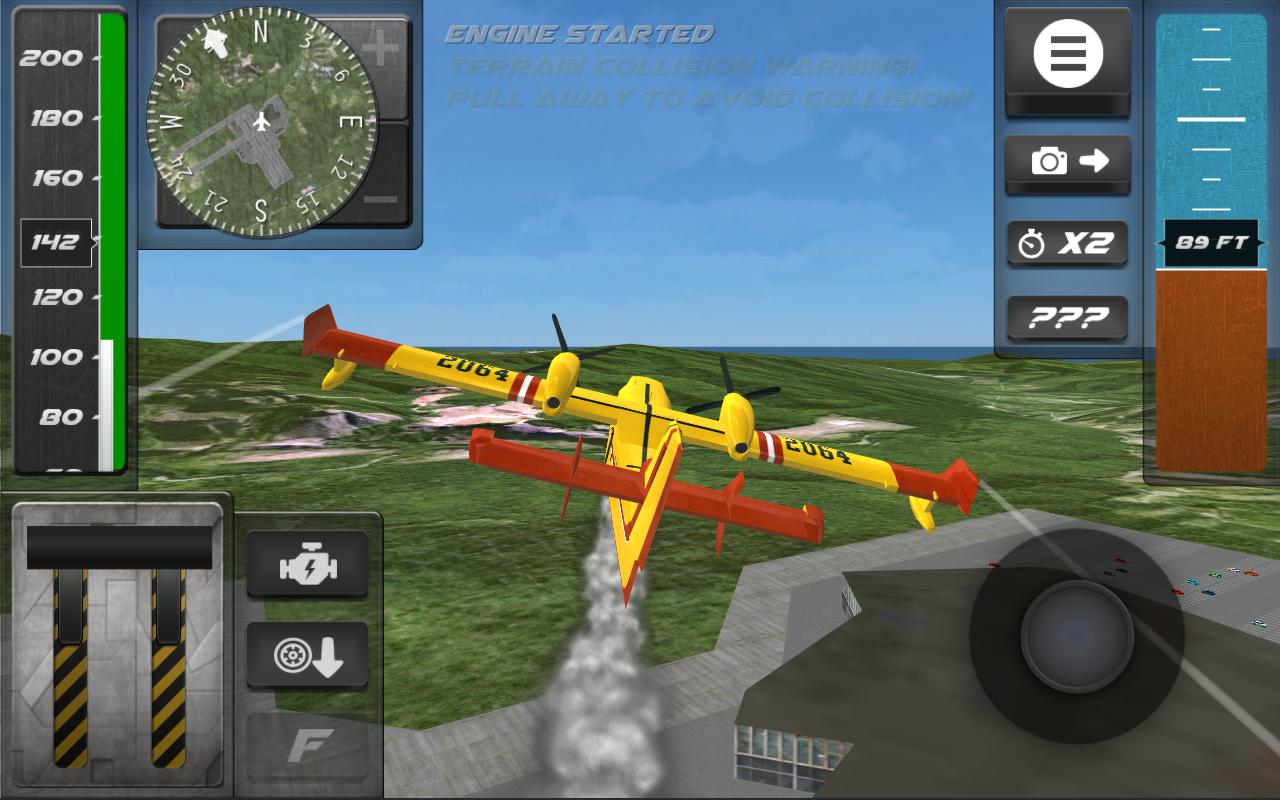
Task: Activate the F flaps button
Action: [x=307, y=746]
